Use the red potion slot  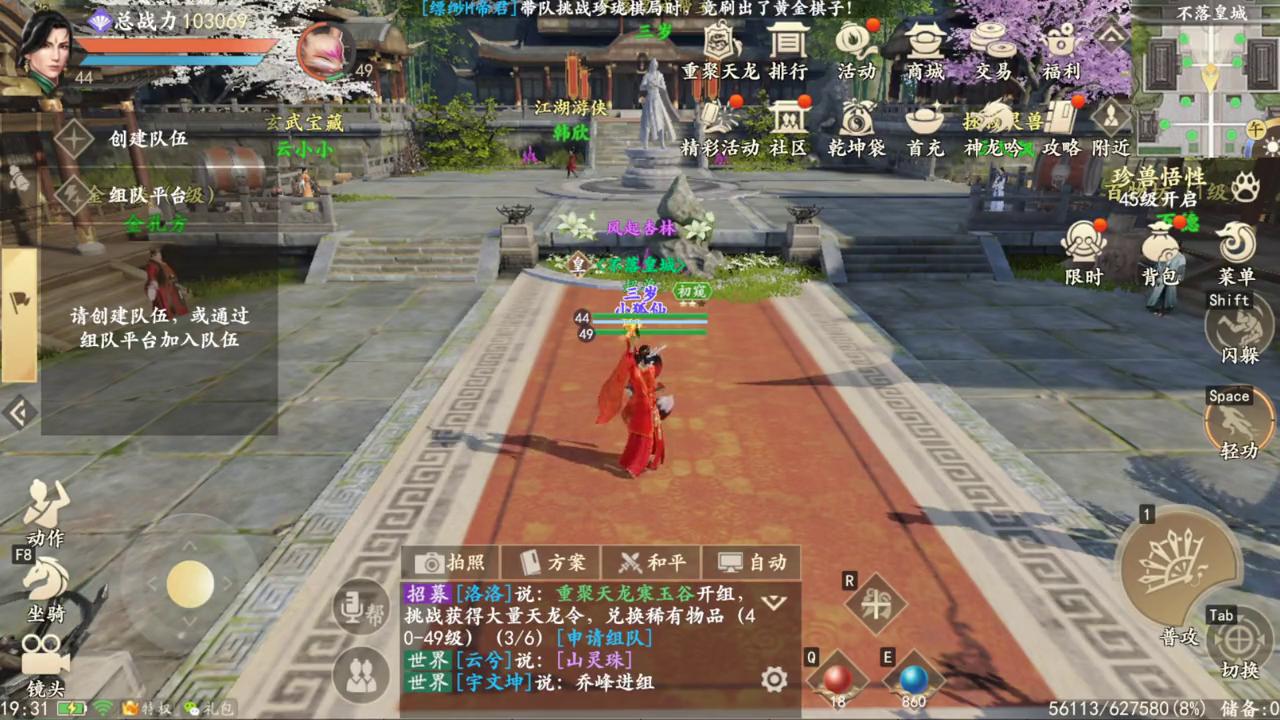pos(837,680)
